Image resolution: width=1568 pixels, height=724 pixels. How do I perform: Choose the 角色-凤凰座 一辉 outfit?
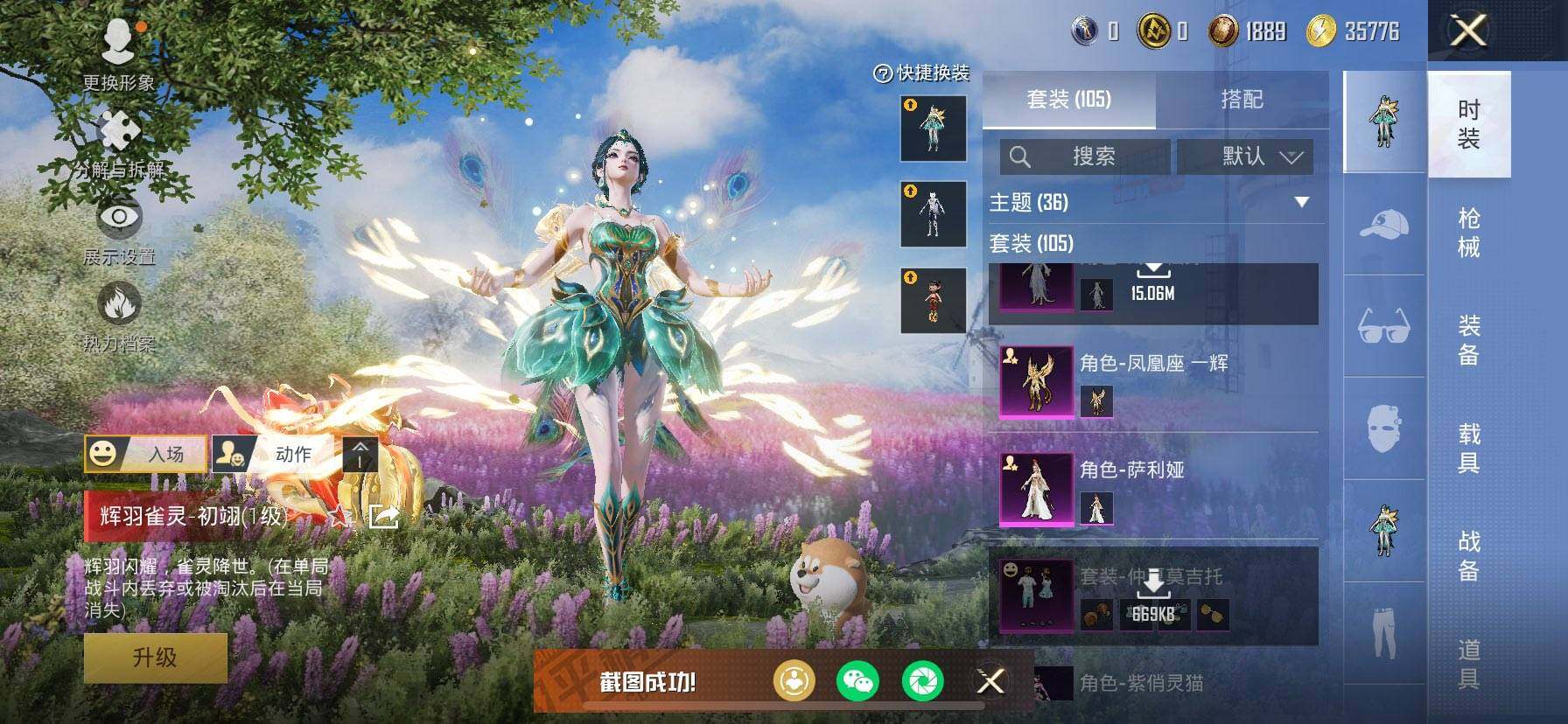click(x=1155, y=382)
